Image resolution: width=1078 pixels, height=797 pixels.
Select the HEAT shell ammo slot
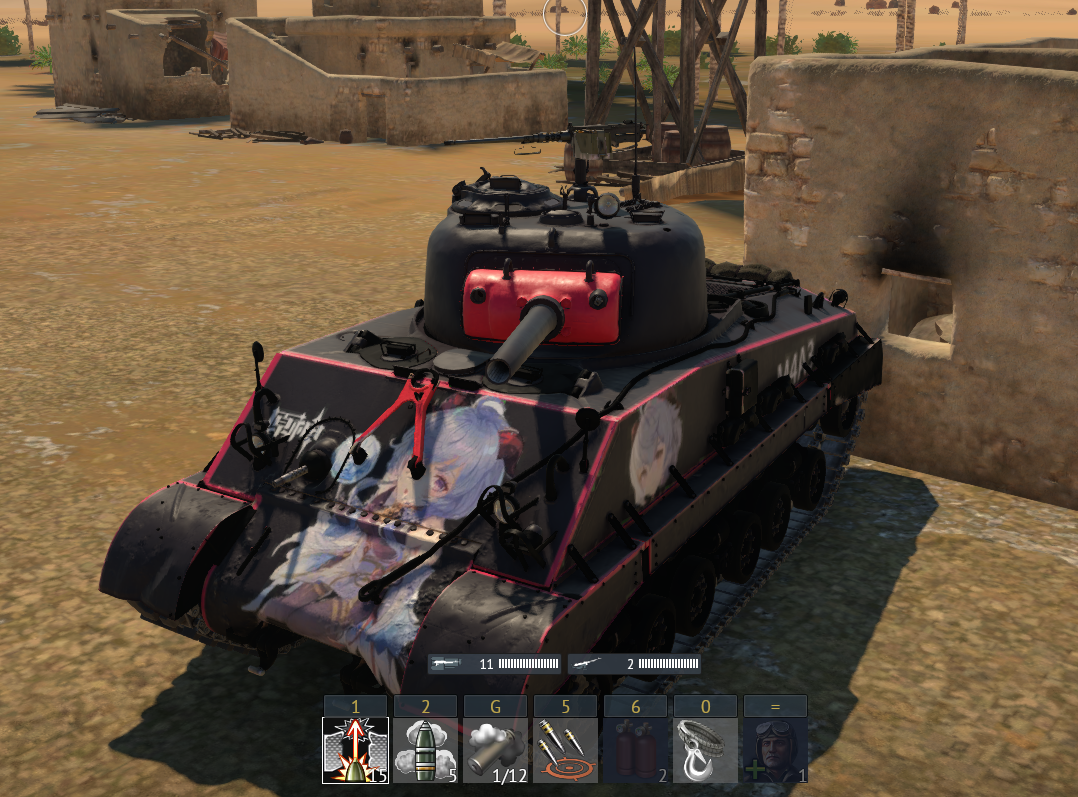tap(355, 750)
